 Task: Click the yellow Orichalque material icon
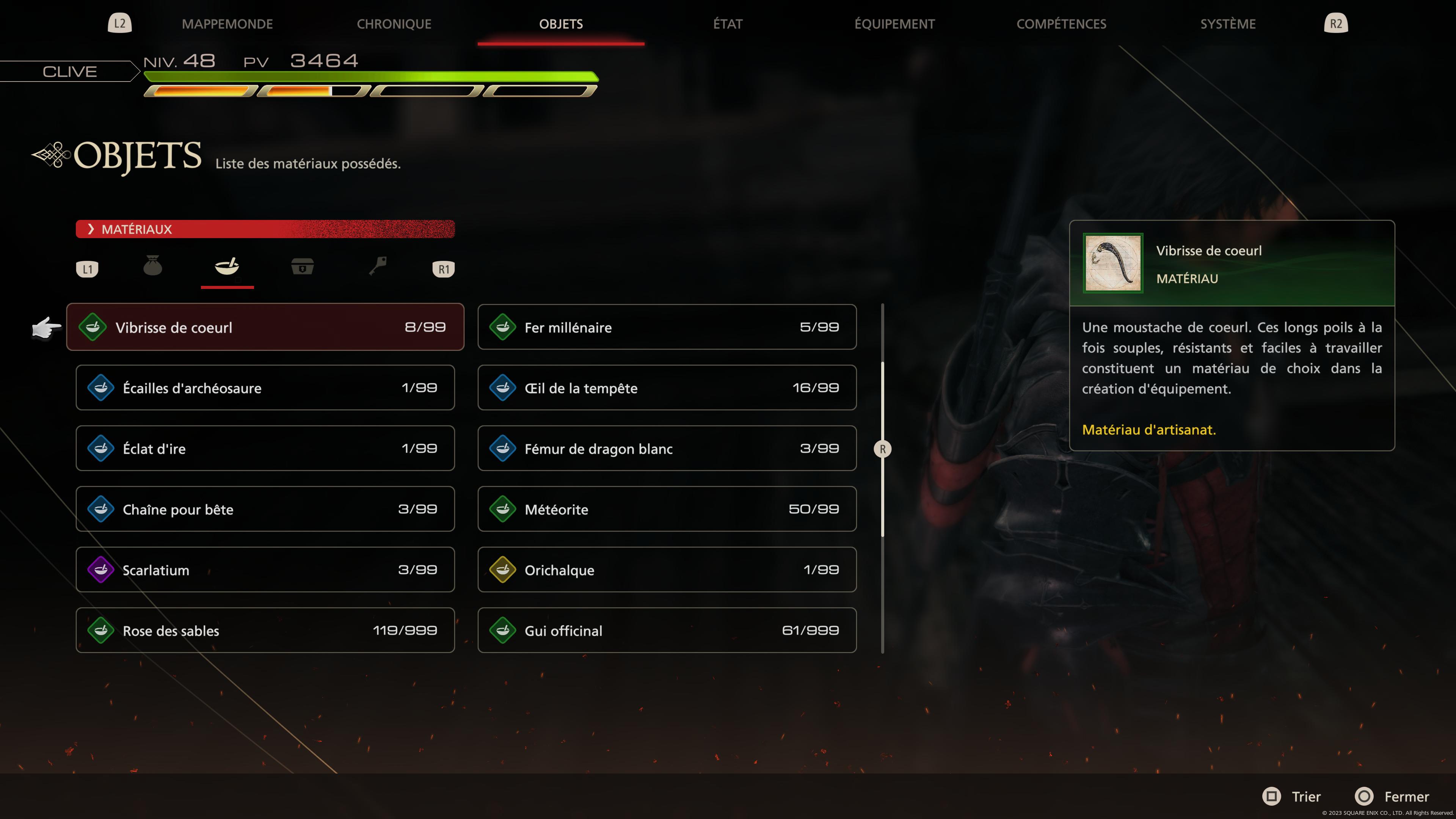504,570
